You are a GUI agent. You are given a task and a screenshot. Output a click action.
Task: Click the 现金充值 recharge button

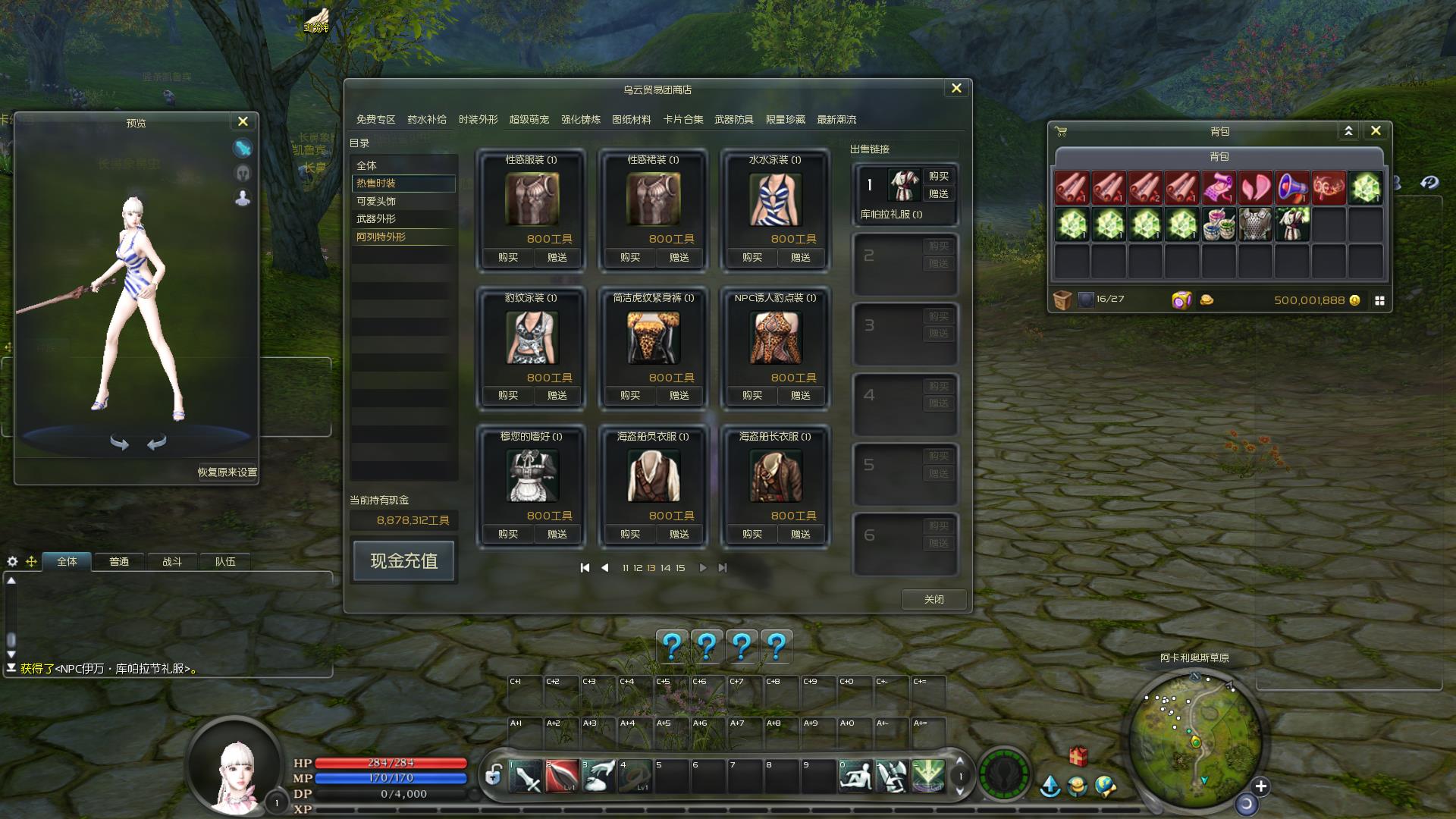(x=403, y=561)
